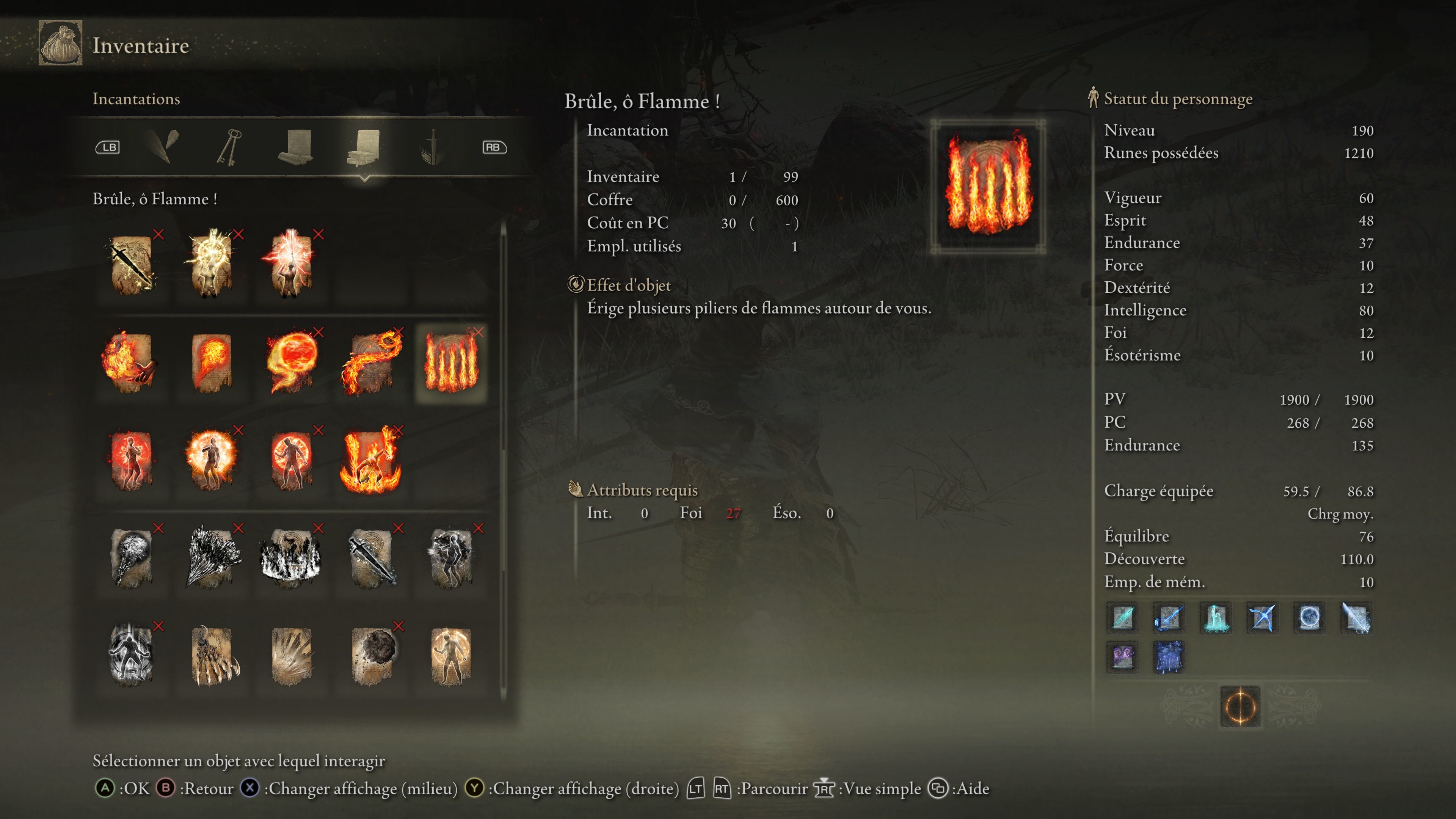Select the blue moon memorized spell slot
This screenshot has height=819, width=1456.
tap(1309, 617)
